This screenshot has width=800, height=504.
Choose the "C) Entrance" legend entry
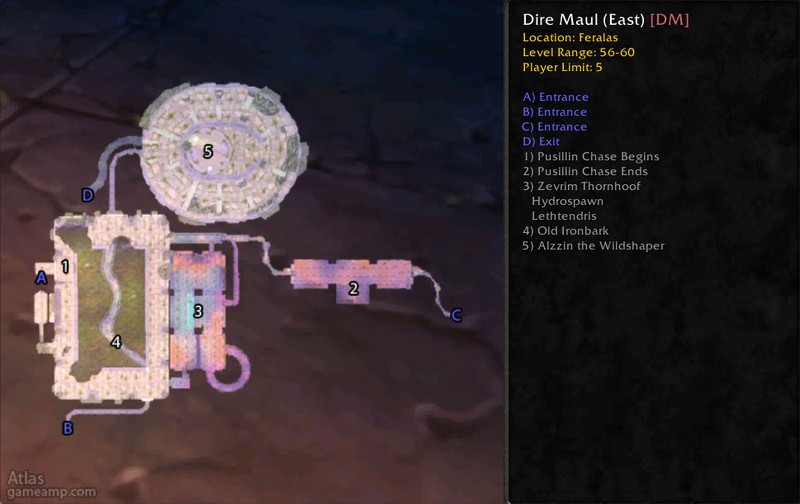click(555, 127)
